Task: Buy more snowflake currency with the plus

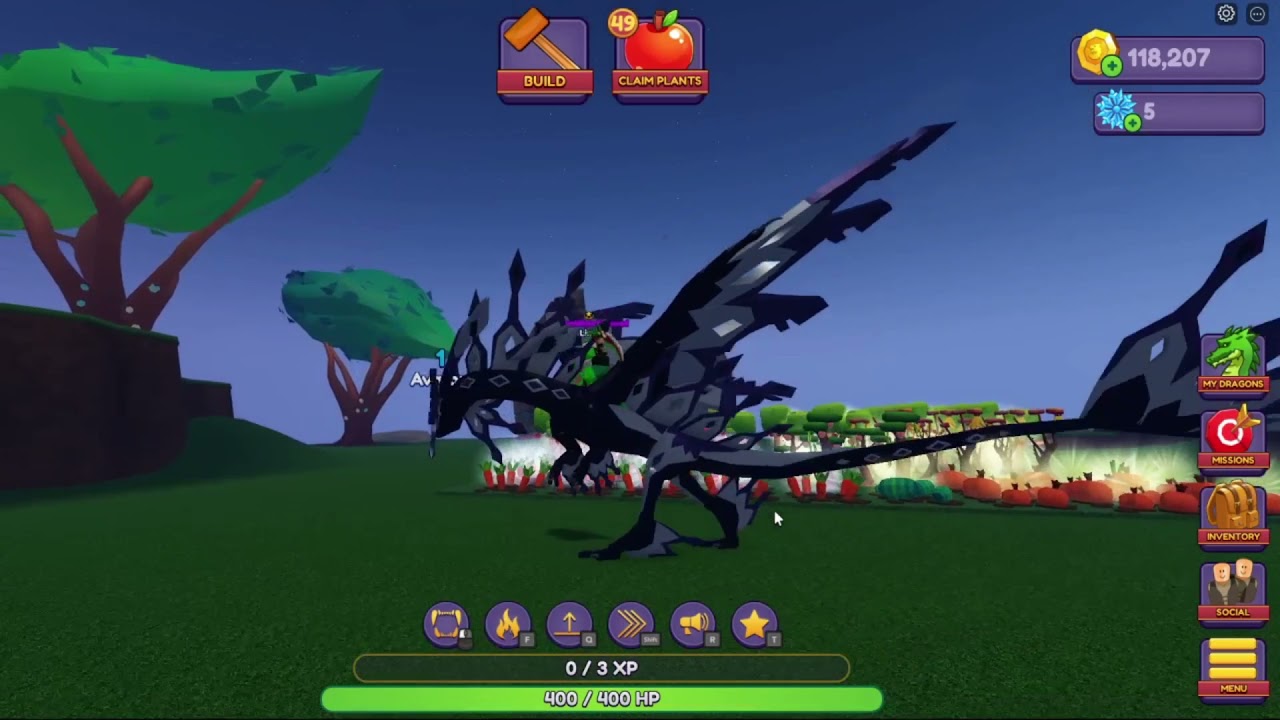Action: pyautogui.click(x=1132, y=123)
